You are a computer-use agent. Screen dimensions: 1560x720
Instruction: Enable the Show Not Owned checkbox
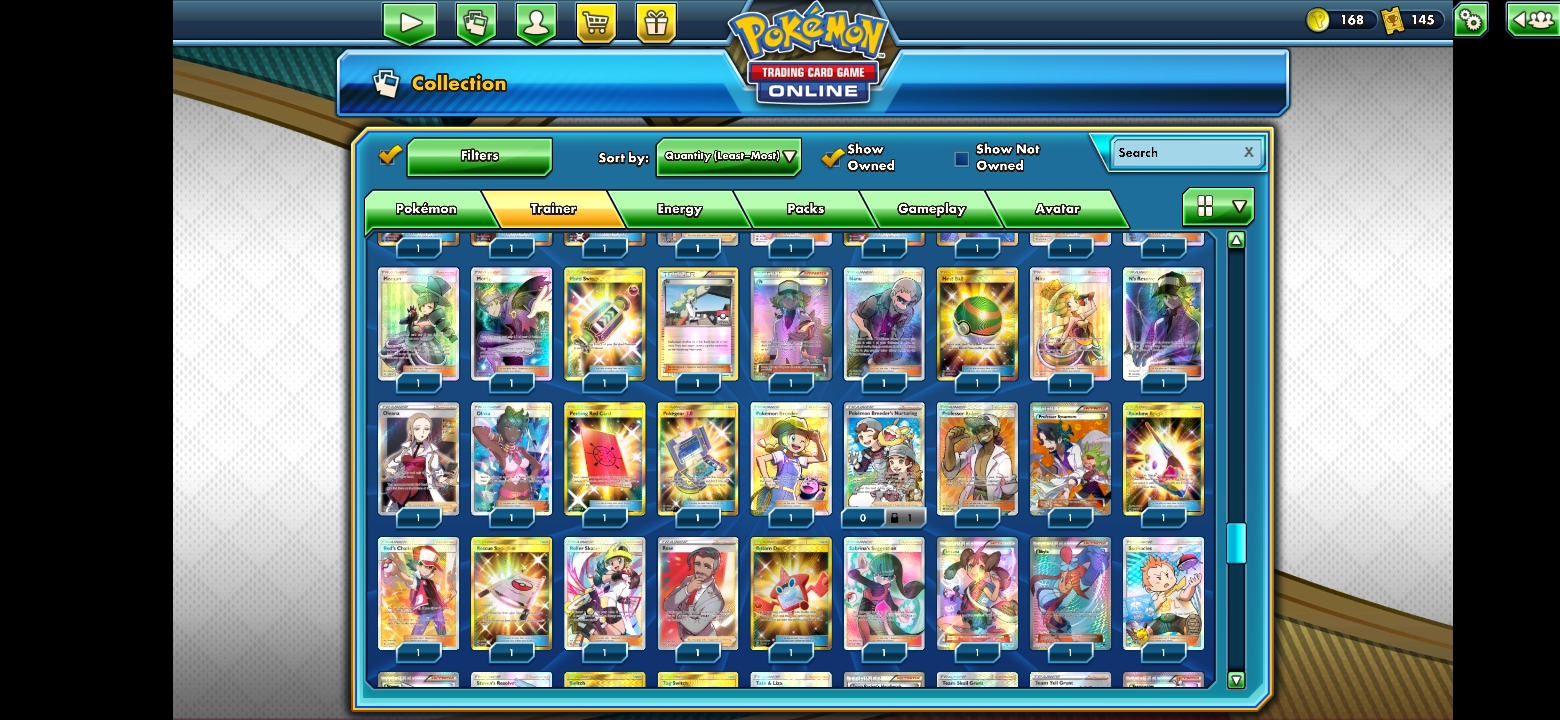tap(961, 158)
